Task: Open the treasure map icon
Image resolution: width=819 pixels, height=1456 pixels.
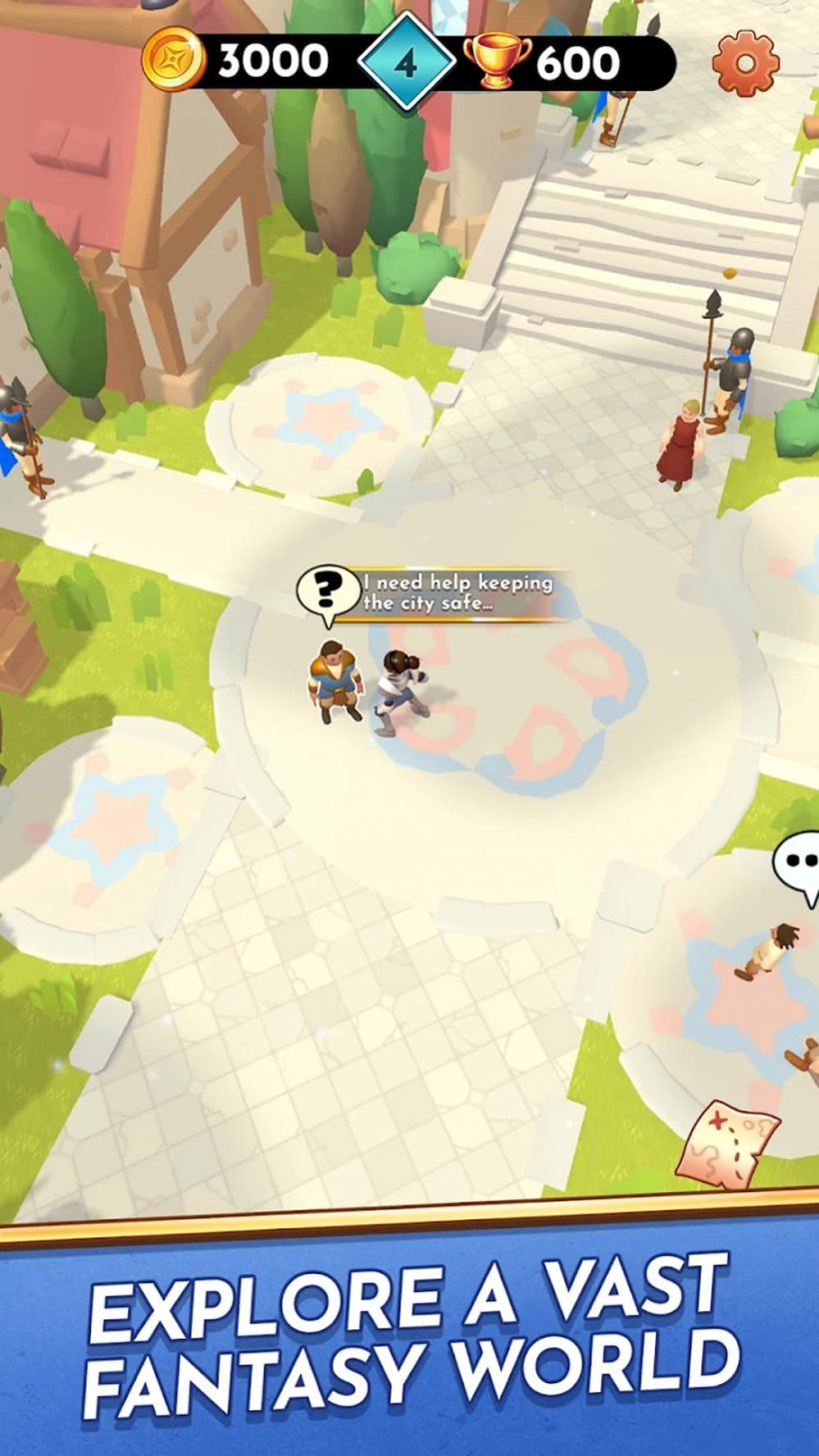Action: click(728, 1143)
